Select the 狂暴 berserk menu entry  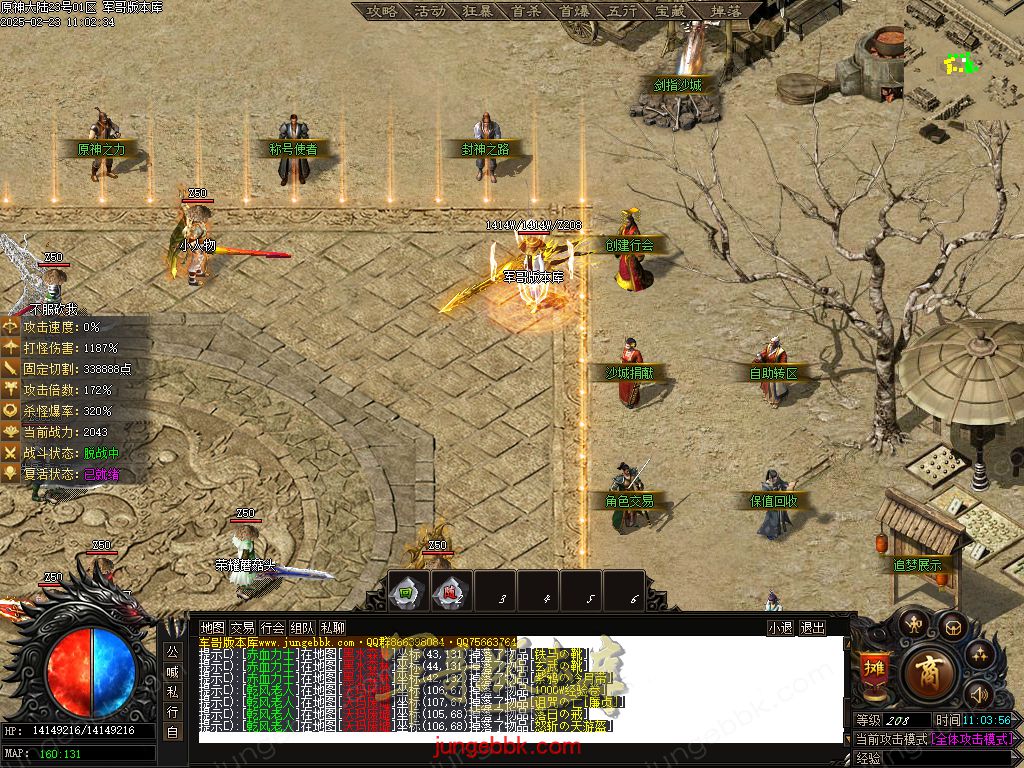tap(477, 11)
